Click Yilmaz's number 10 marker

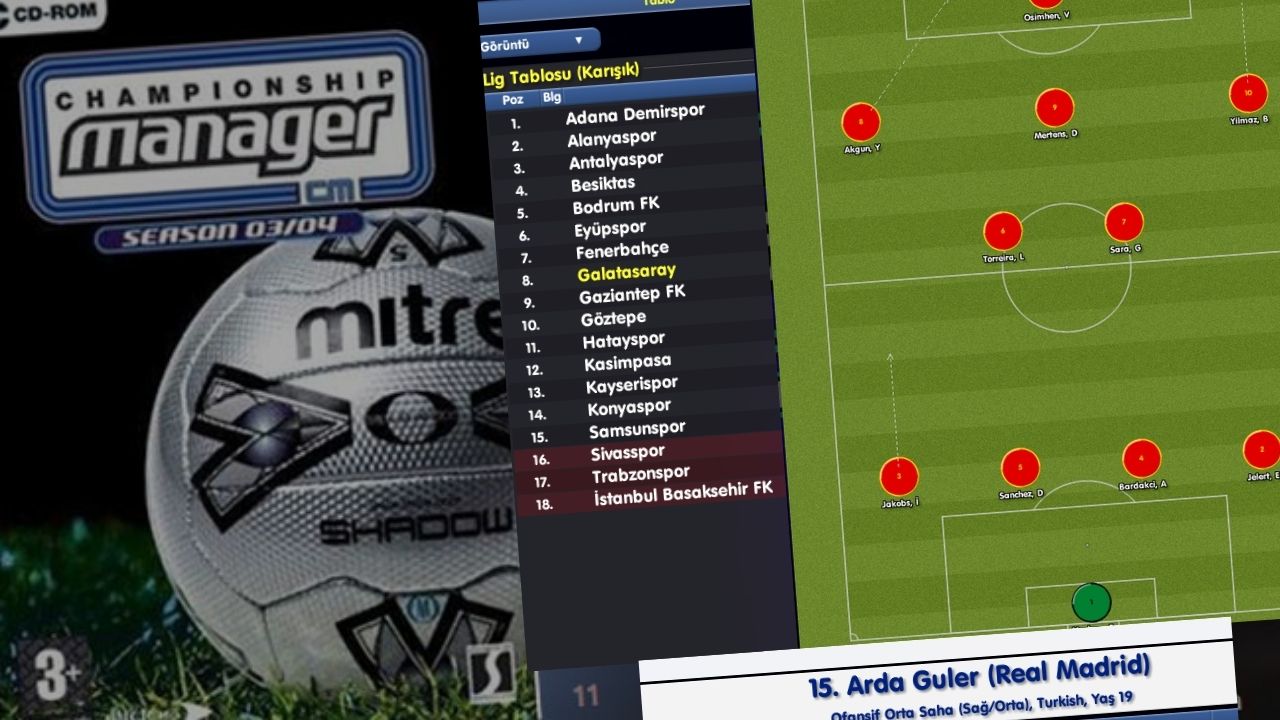click(x=1248, y=94)
